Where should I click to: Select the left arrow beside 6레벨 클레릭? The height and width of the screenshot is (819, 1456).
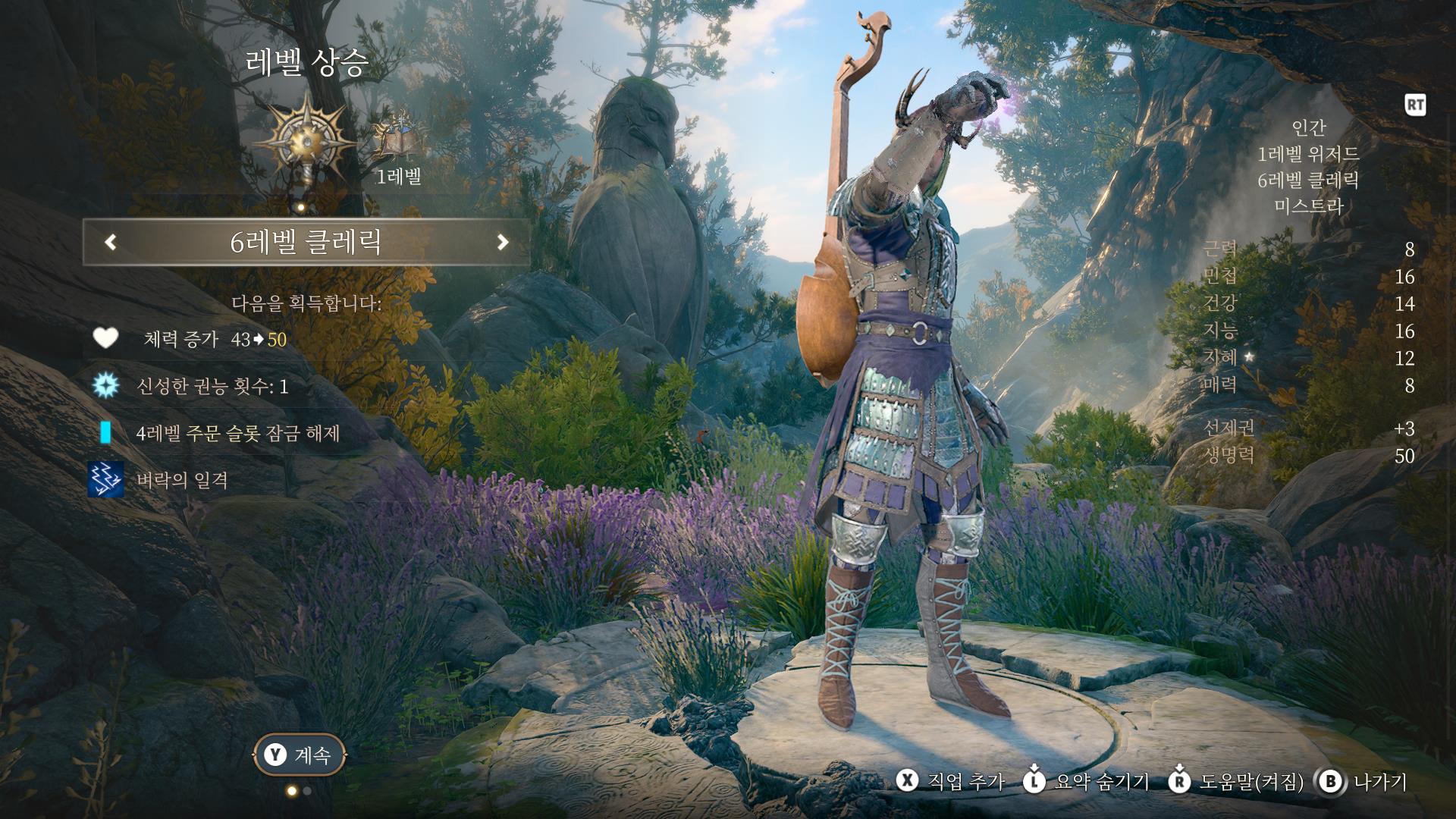[111, 243]
